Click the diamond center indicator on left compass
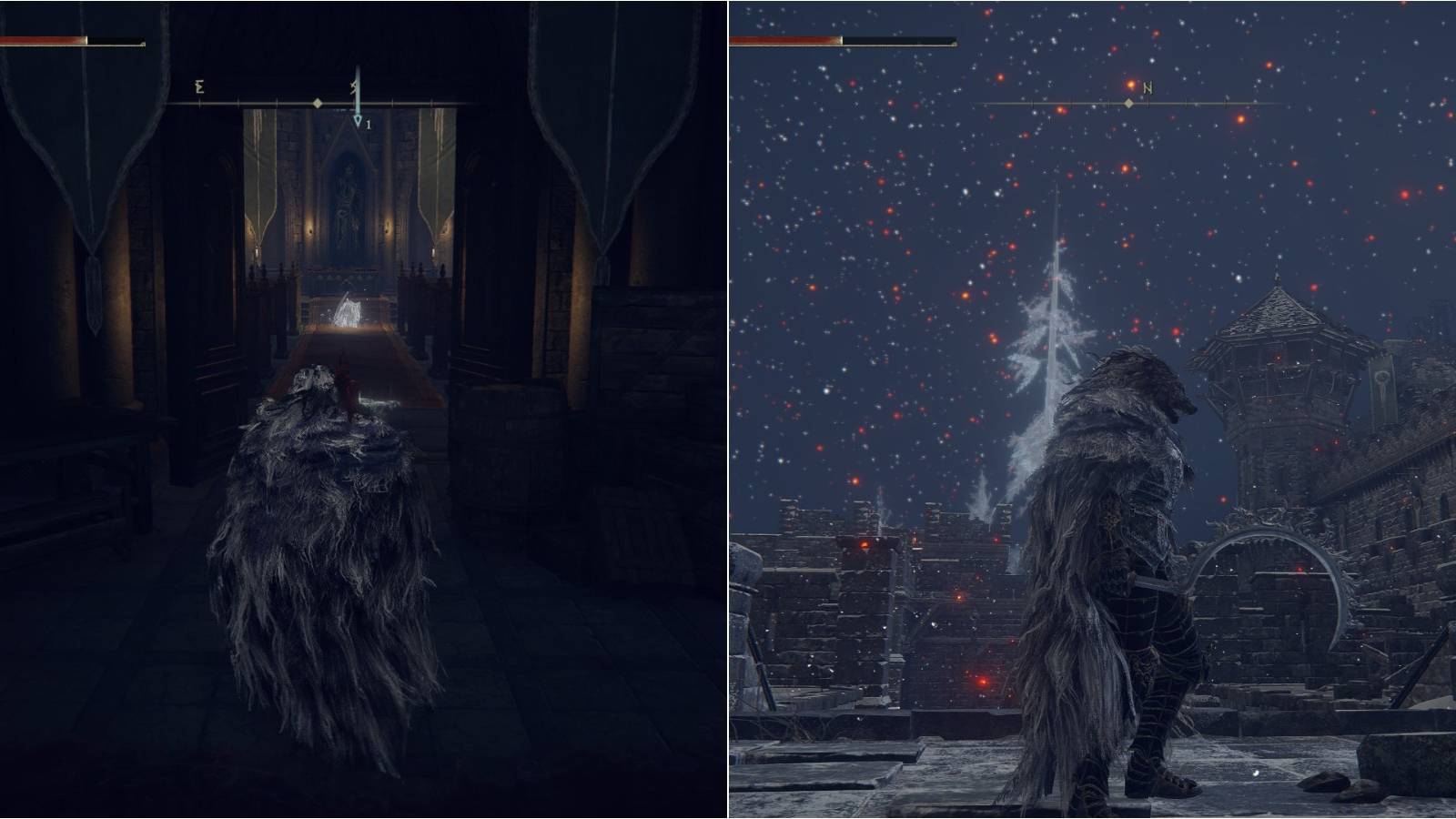1456x819 pixels. 316,103
